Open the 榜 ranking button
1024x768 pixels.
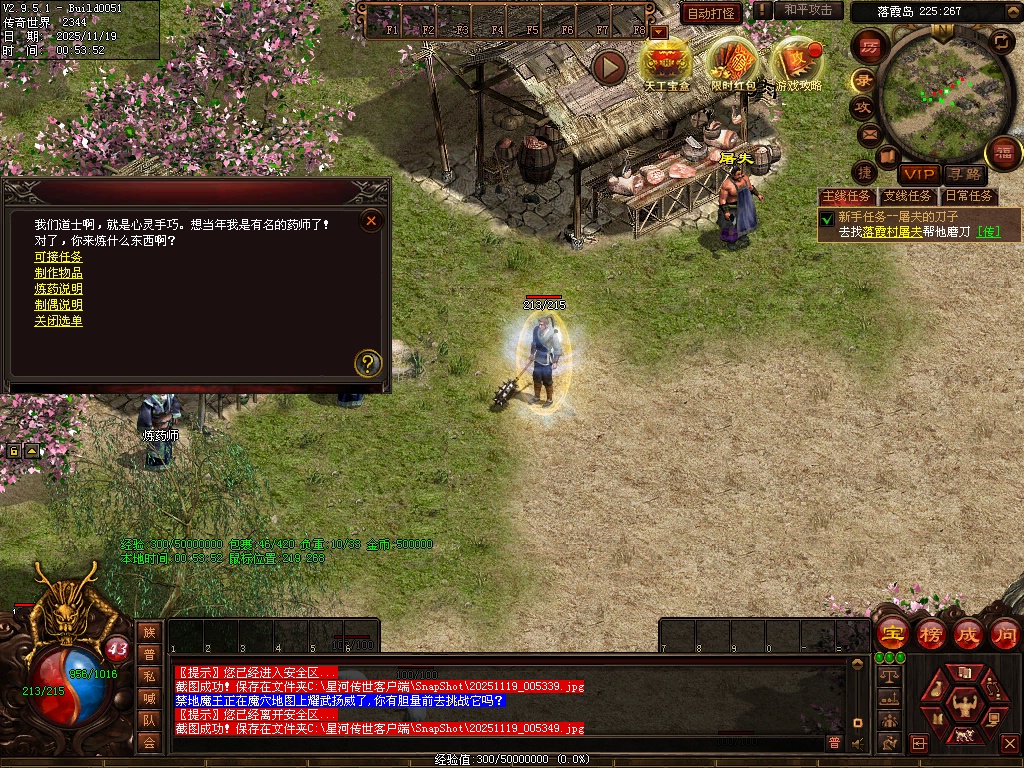click(x=930, y=634)
